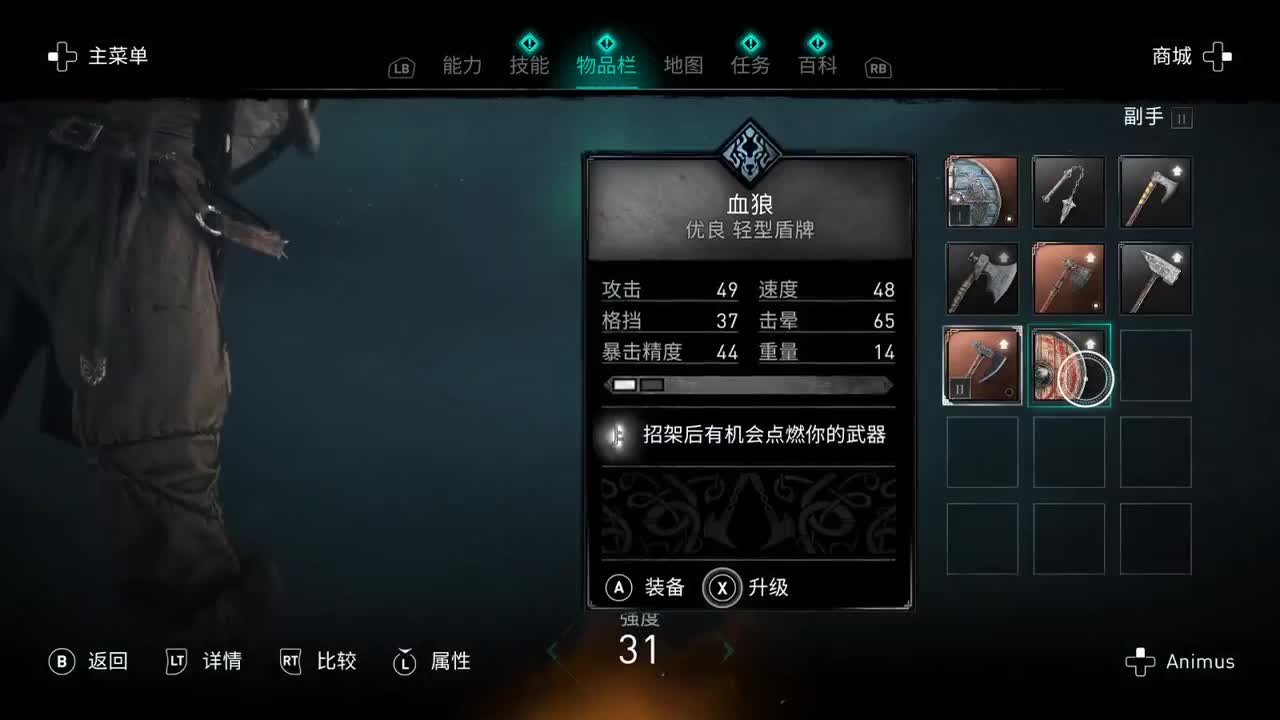1280x720 pixels.
Task: Select the copper bearded axe icon
Action: [x=1068, y=279]
